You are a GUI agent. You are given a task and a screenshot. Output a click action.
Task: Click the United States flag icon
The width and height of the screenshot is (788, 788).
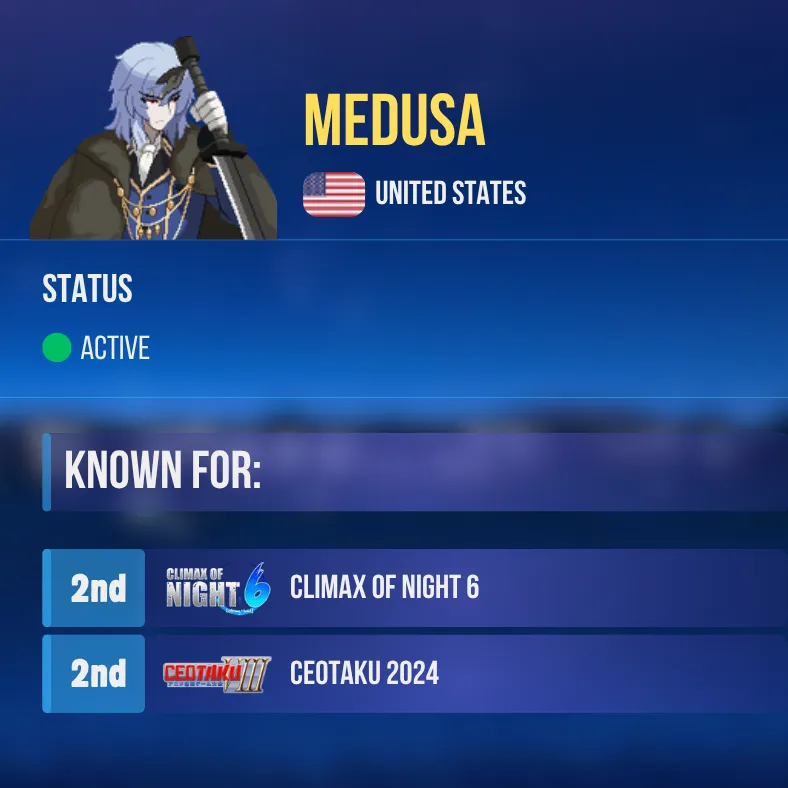[x=334, y=194]
